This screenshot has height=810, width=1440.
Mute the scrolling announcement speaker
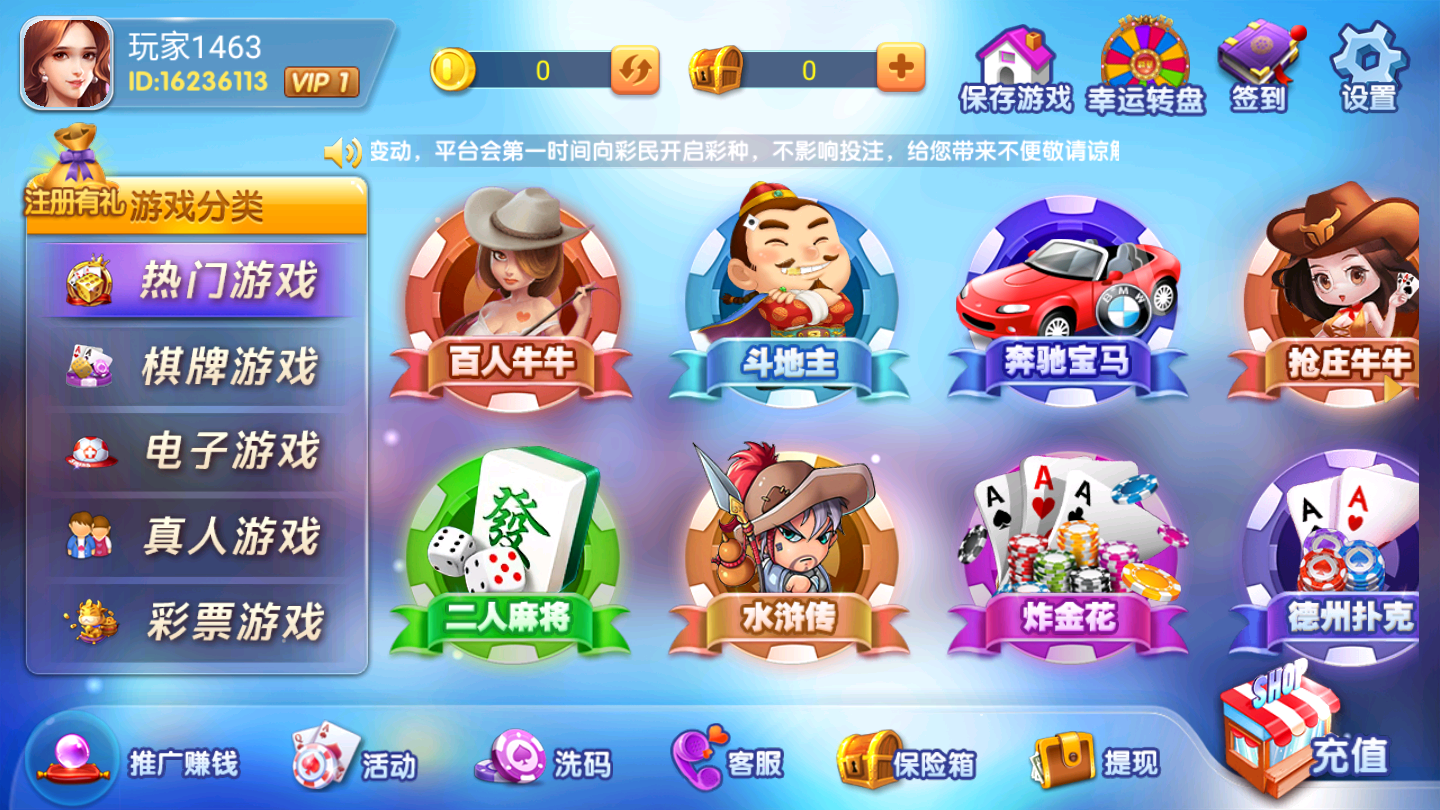pyautogui.click(x=343, y=151)
